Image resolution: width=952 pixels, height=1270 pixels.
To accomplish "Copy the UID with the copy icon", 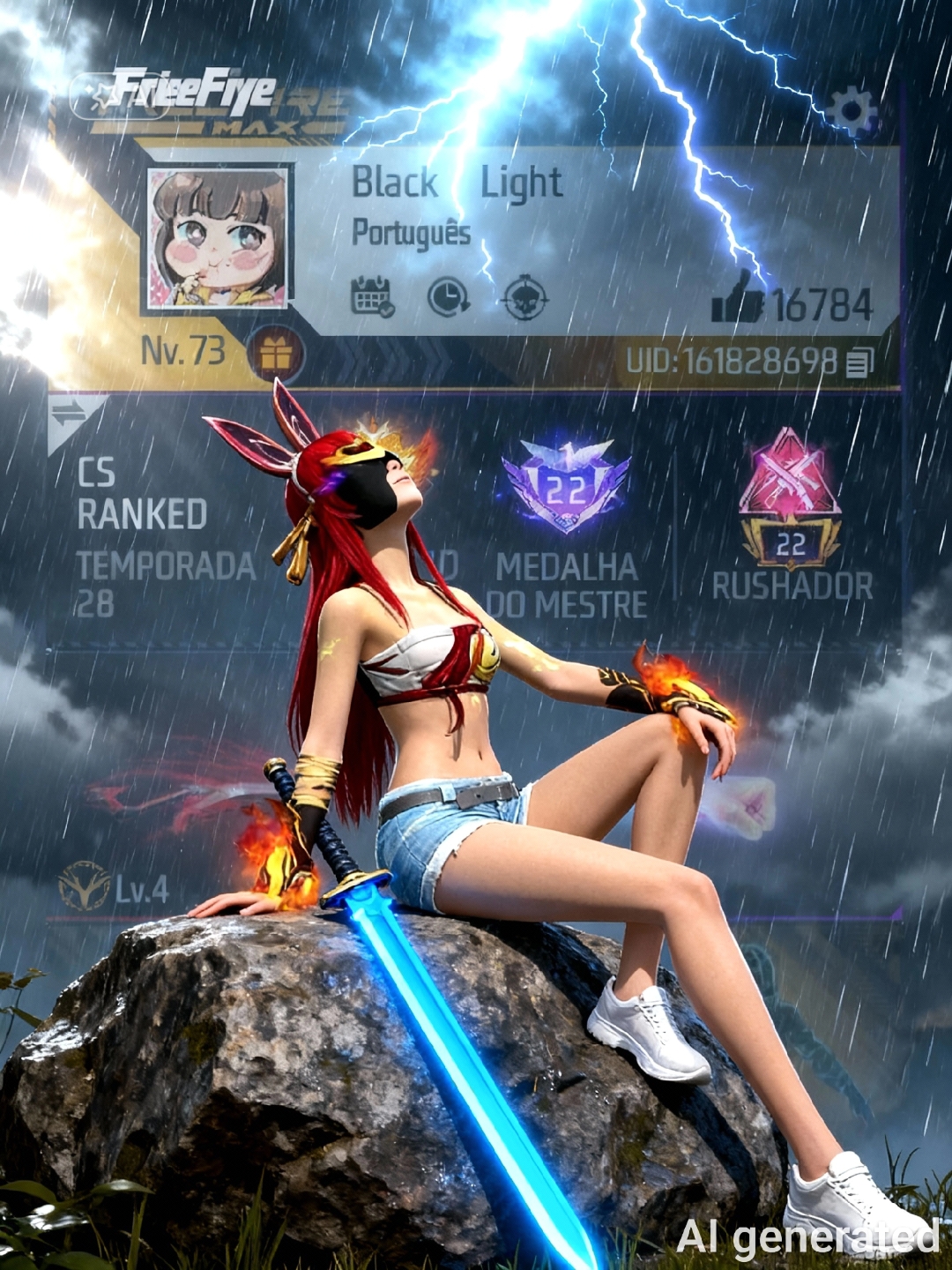I will [859, 362].
